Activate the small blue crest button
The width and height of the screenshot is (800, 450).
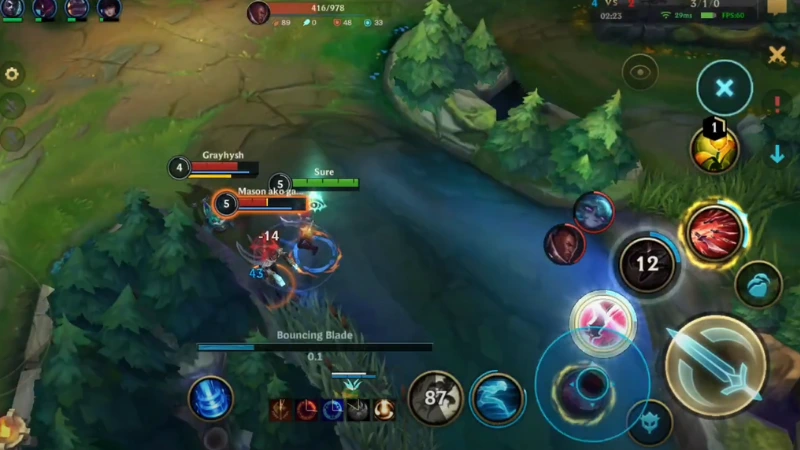[x=649, y=420]
